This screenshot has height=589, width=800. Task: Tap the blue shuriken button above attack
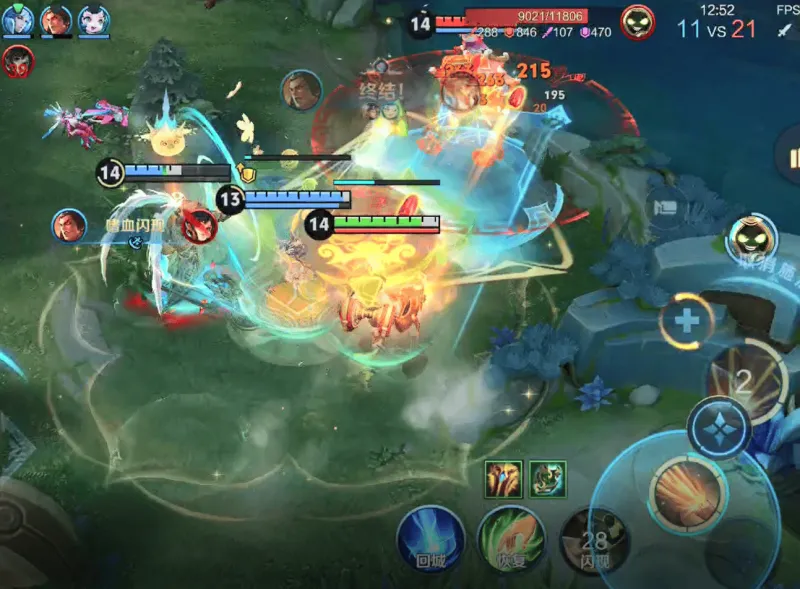point(719,427)
